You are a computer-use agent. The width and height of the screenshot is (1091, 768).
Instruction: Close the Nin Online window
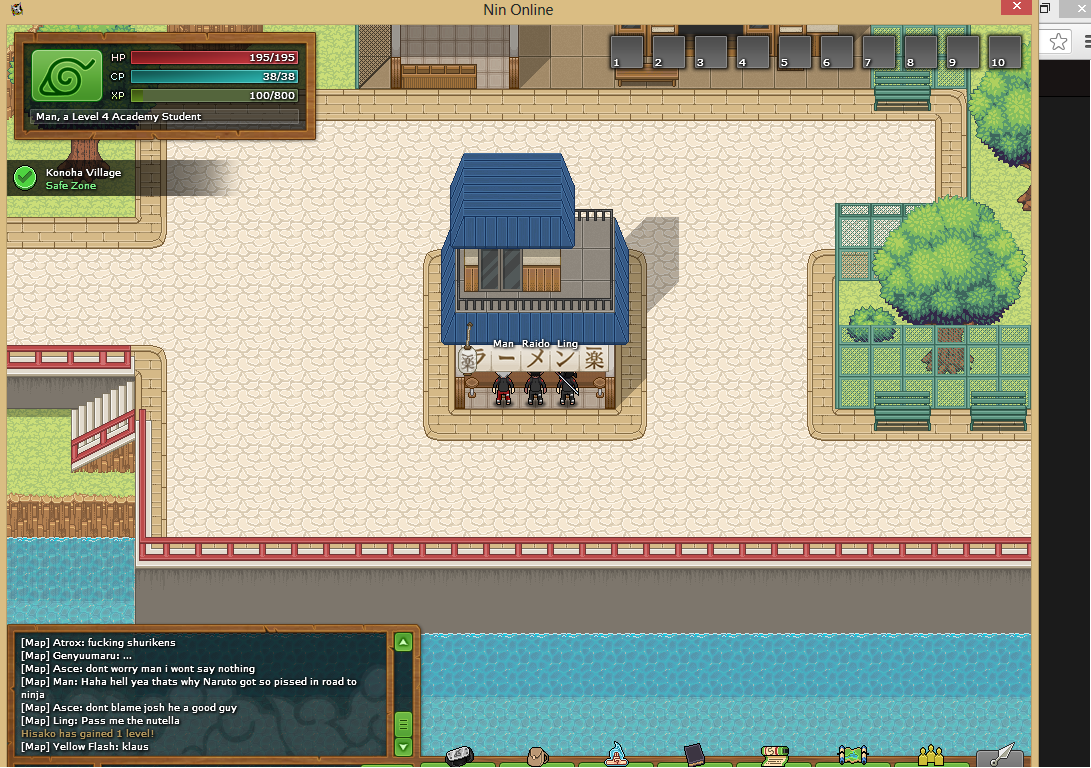pyautogui.click(x=1016, y=8)
